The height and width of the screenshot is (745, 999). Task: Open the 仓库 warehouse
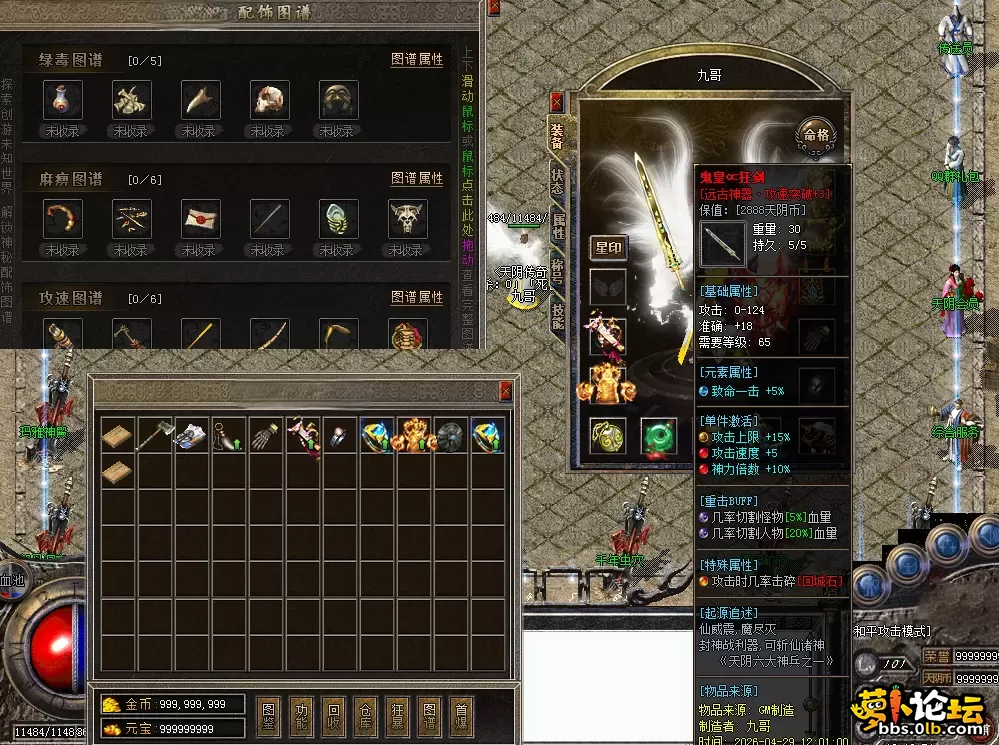366,716
